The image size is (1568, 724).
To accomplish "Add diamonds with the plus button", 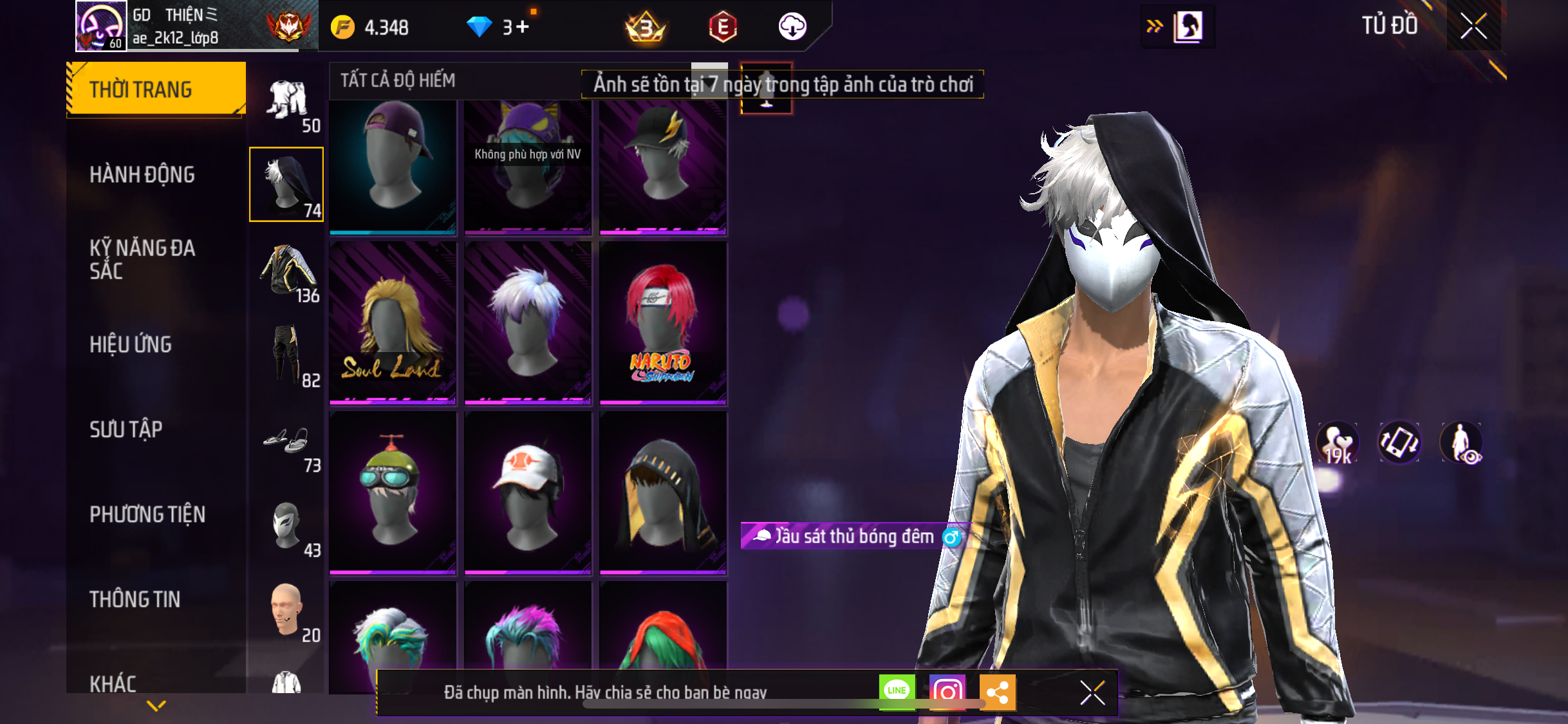I will pos(522,26).
